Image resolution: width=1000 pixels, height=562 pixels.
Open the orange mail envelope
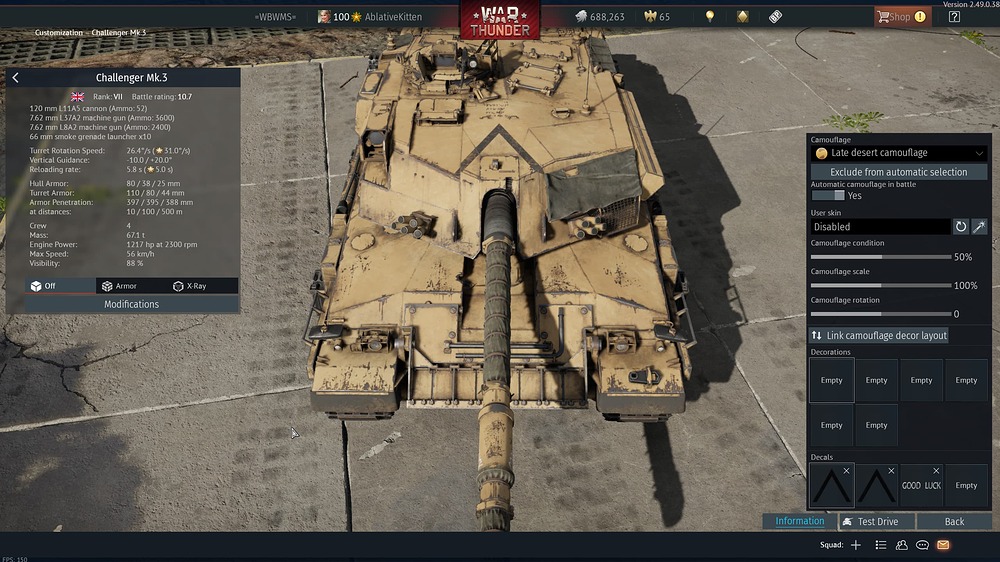pos(943,545)
